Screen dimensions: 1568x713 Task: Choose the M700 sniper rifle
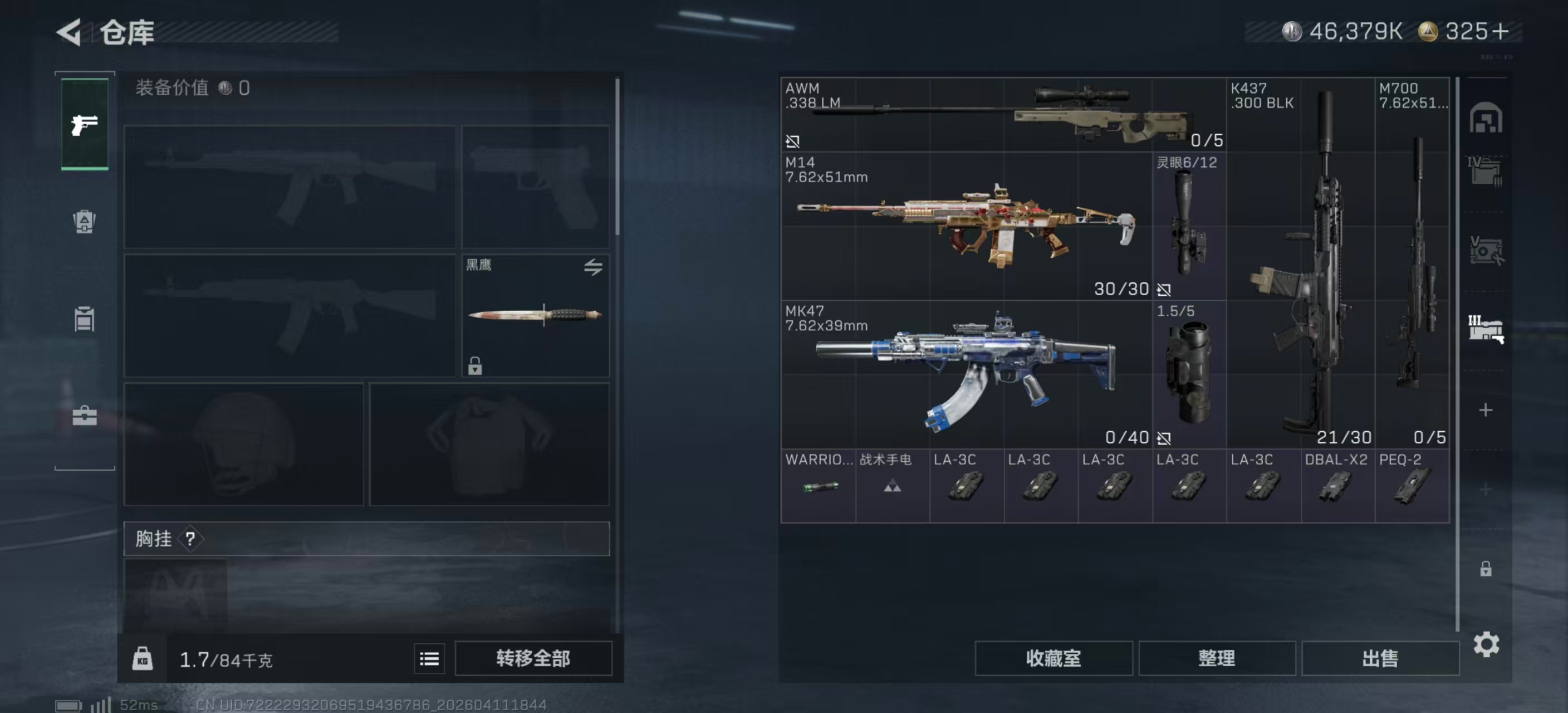pos(1412,262)
